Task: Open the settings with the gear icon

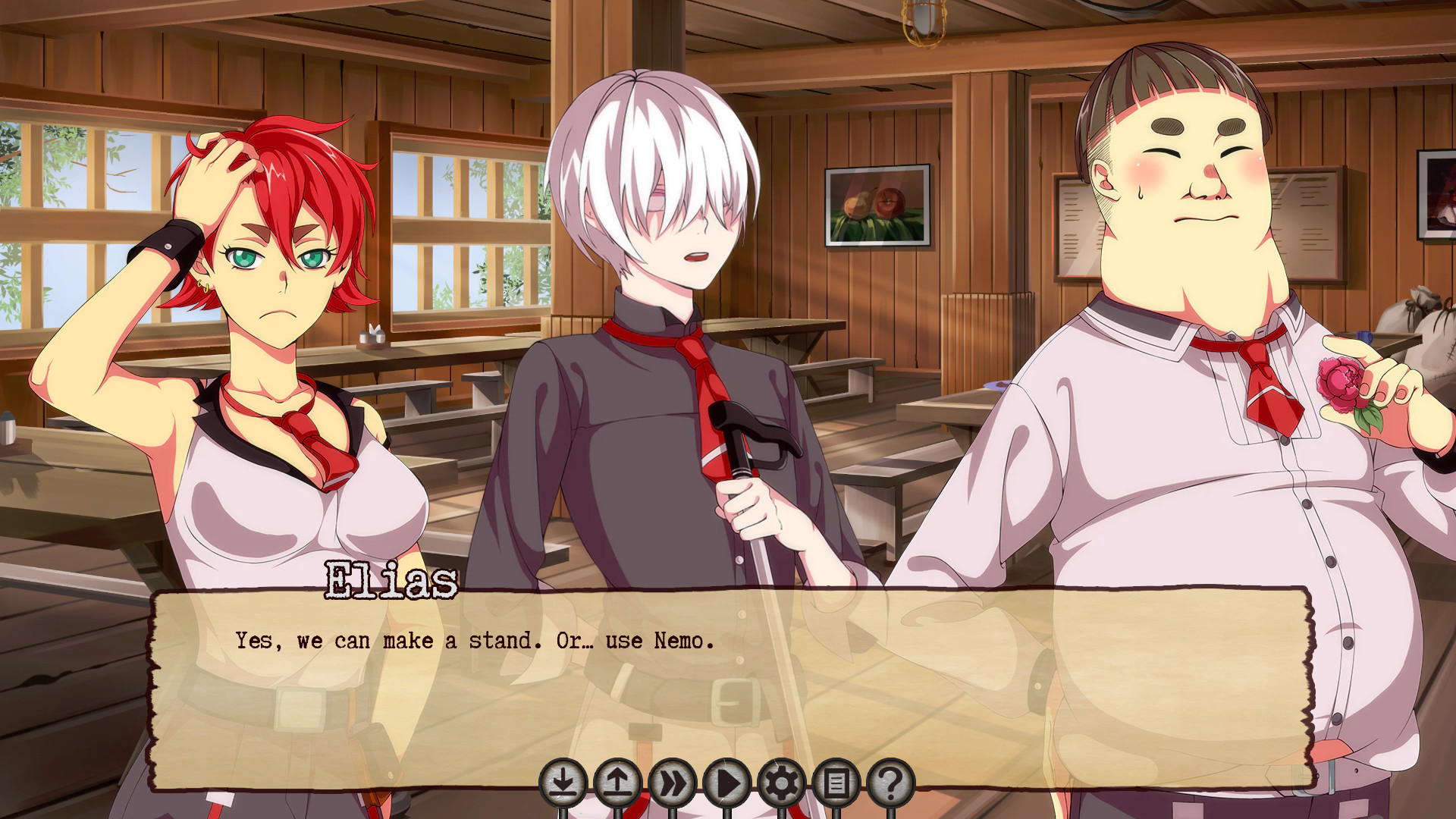Action: pos(781,780)
